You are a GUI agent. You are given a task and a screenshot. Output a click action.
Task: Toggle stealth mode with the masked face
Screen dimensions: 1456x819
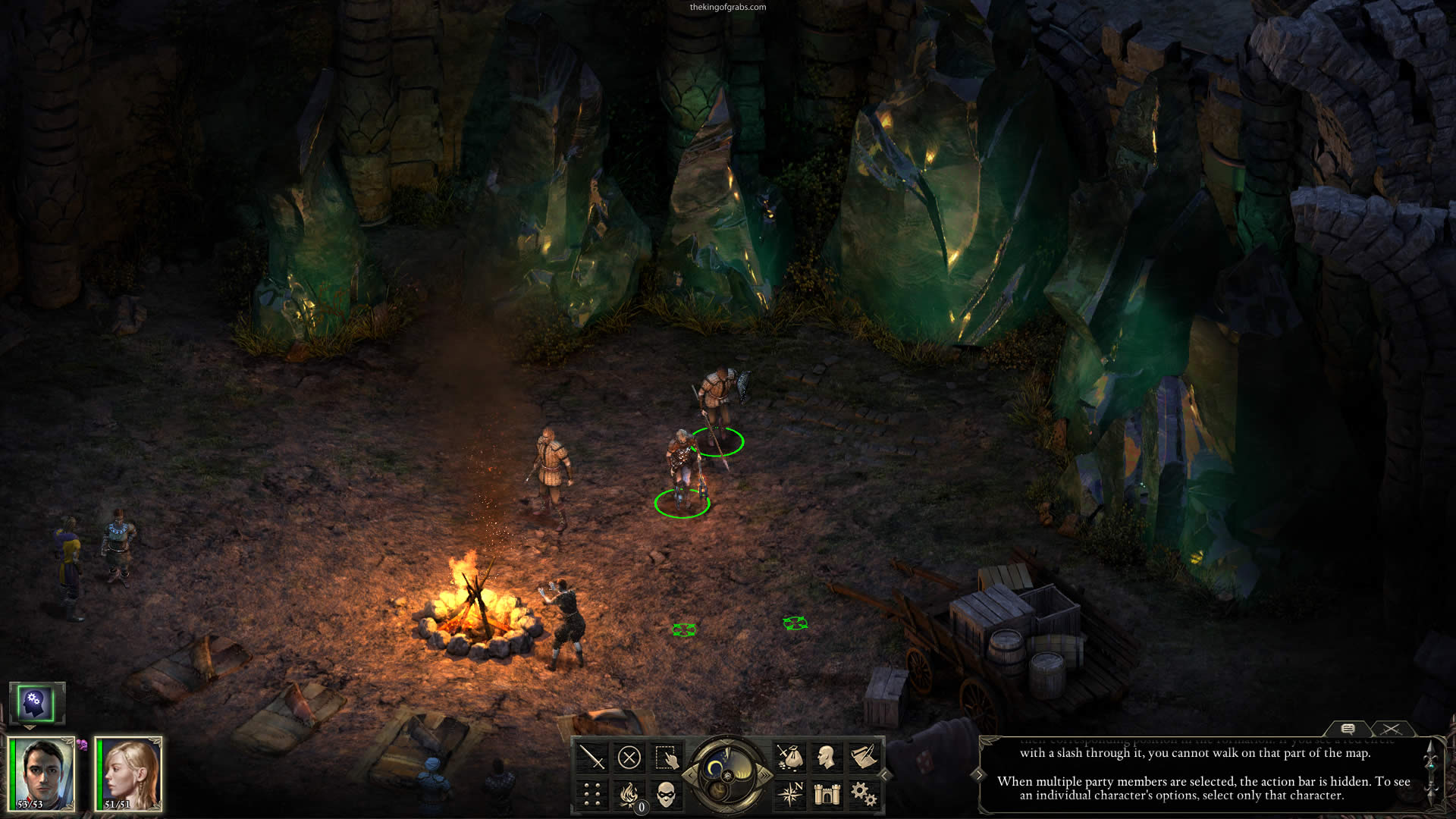[x=666, y=794]
